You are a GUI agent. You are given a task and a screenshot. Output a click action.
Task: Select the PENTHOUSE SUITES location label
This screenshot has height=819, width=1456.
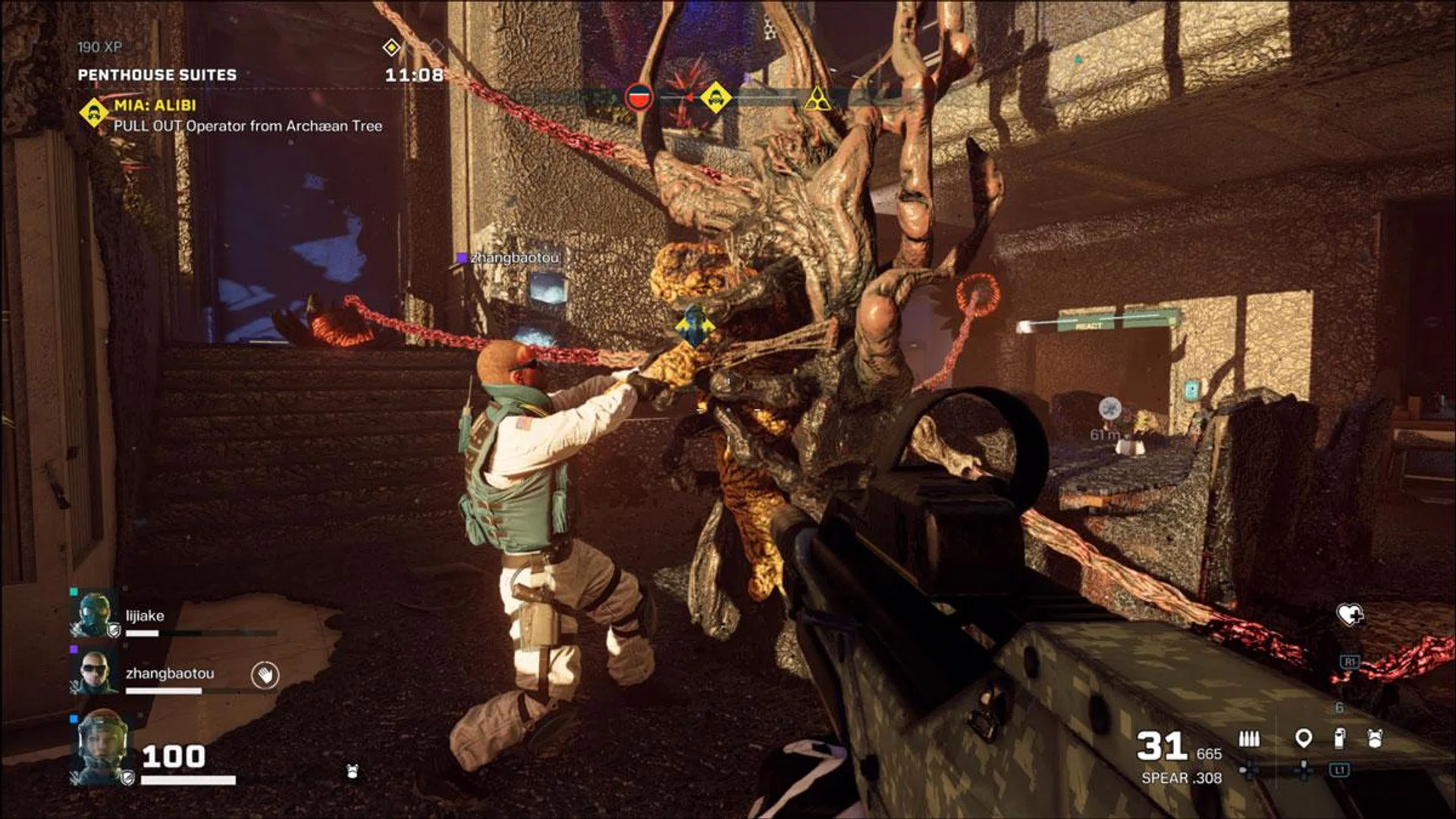[158, 76]
